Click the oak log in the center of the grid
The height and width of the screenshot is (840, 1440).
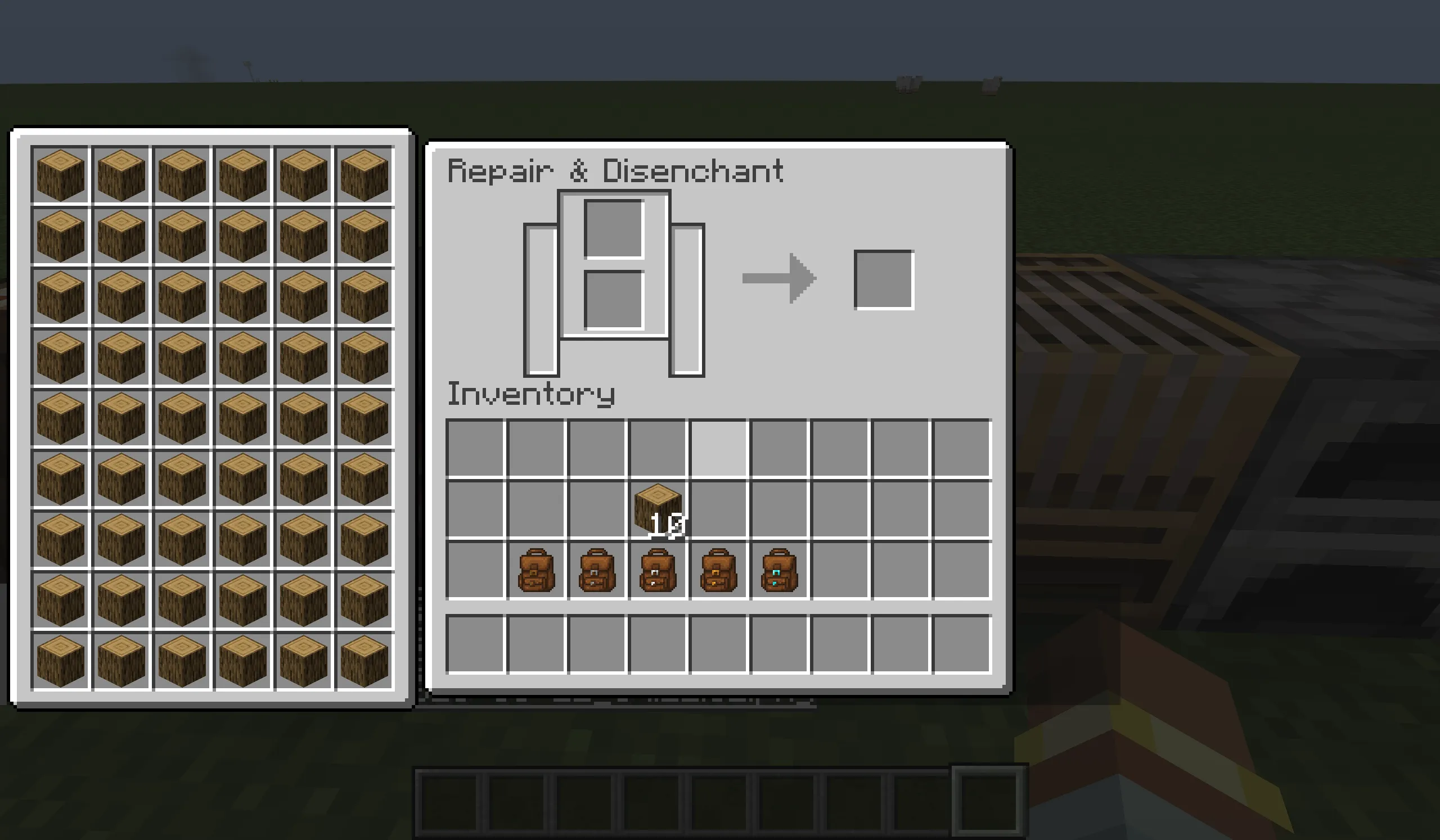[x=243, y=416]
